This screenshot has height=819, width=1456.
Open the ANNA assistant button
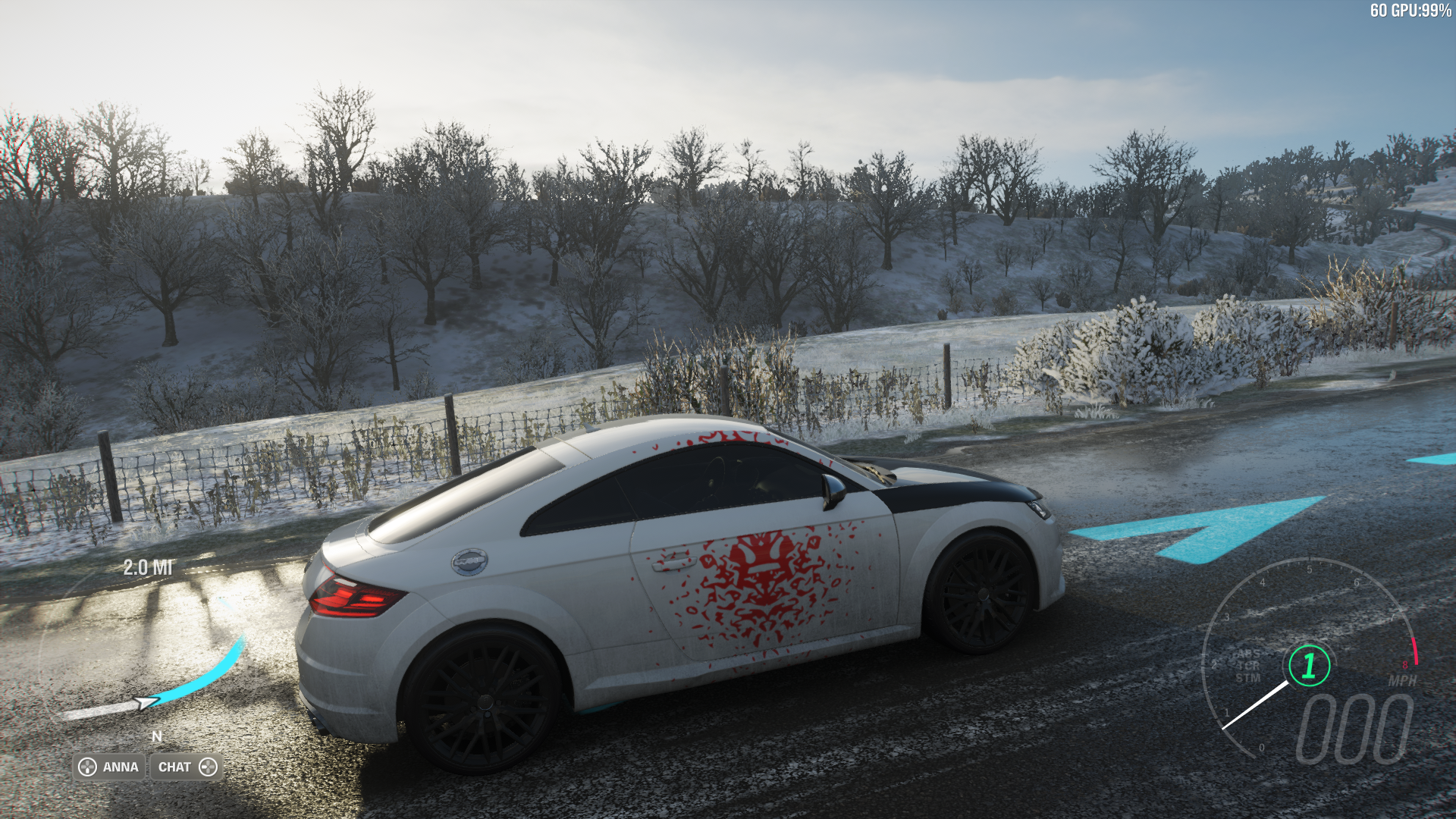click(109, 767)
